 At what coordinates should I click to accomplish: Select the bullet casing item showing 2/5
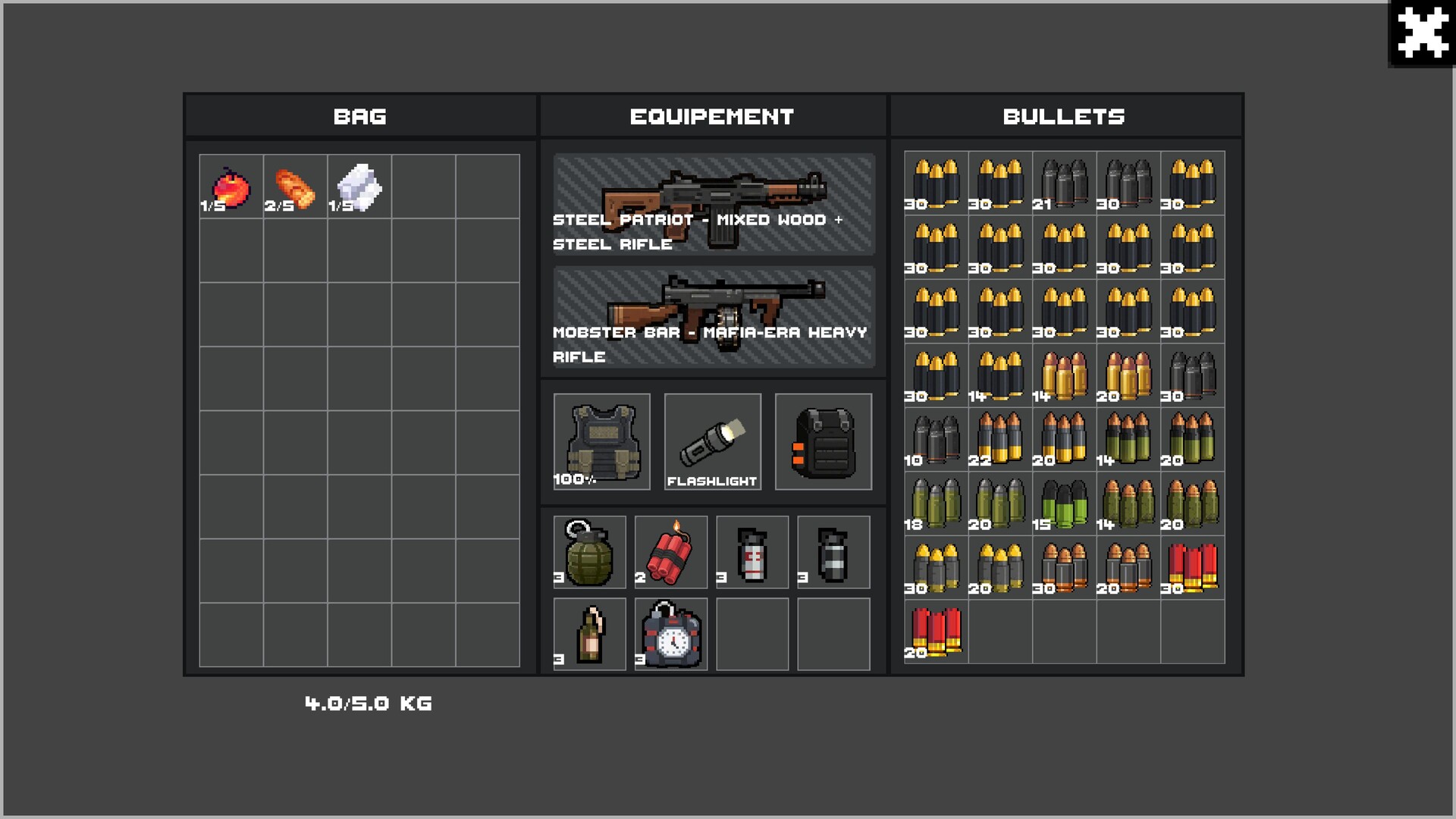(x=294, y=184)
